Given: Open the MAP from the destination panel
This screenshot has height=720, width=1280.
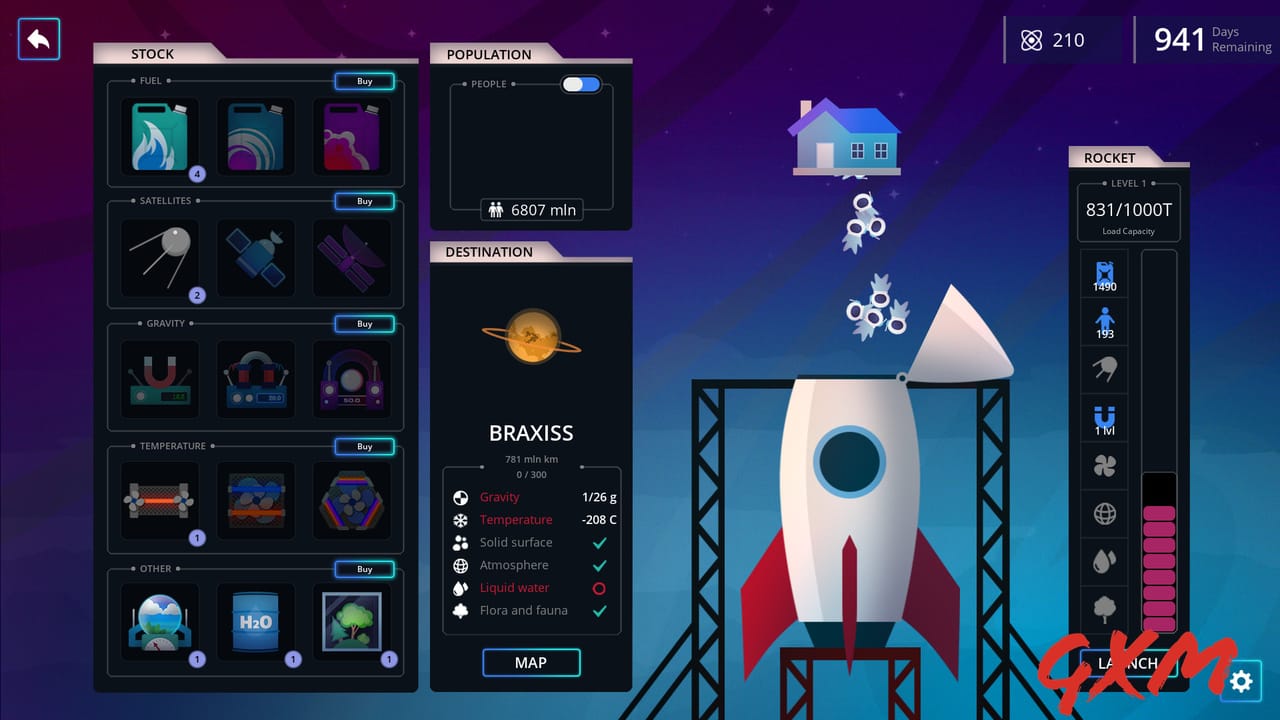Looking at the screenshot, I should pyautogui.click(x=531, y=662).
